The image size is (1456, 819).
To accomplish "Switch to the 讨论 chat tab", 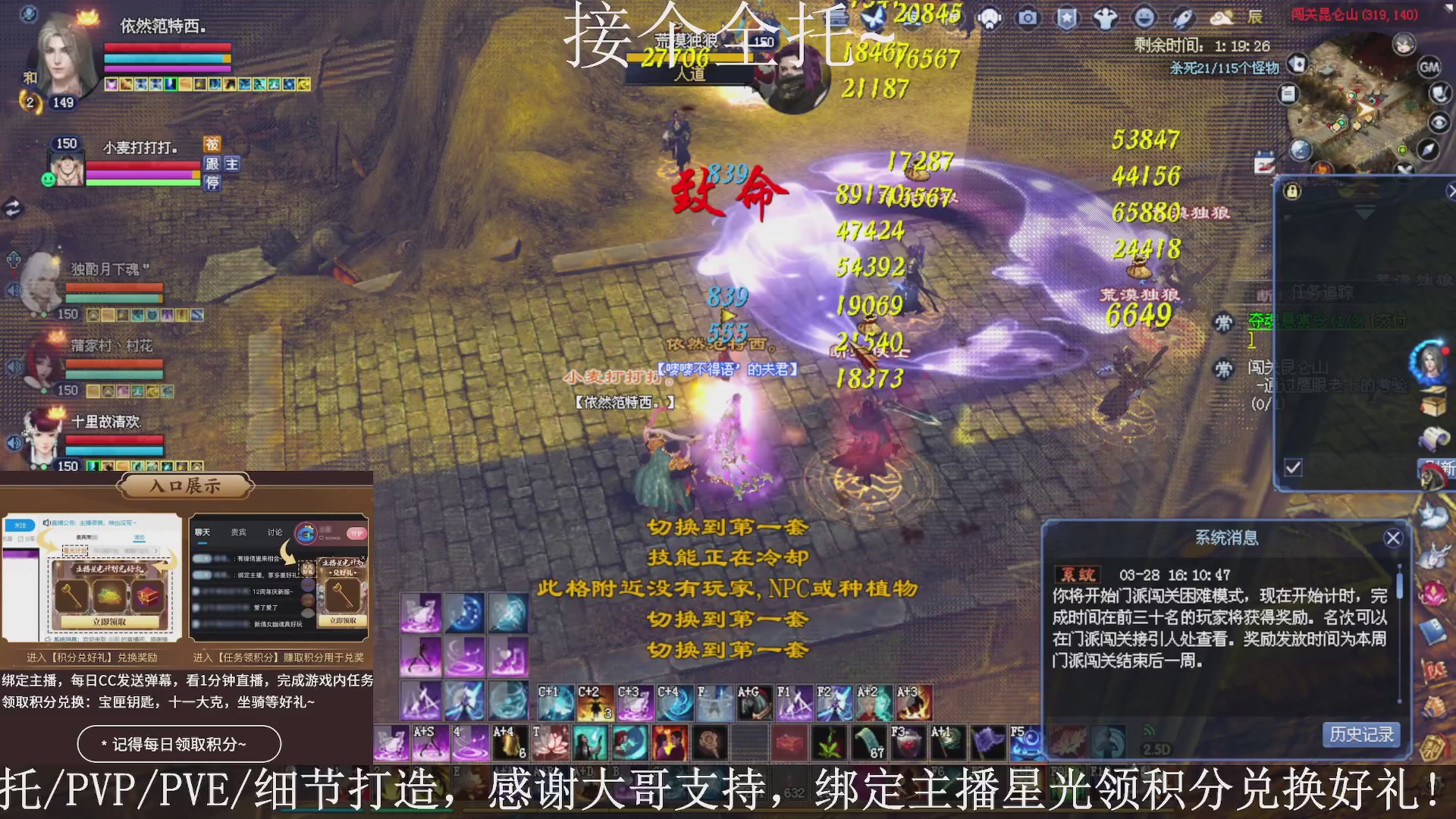I will 275,532.
